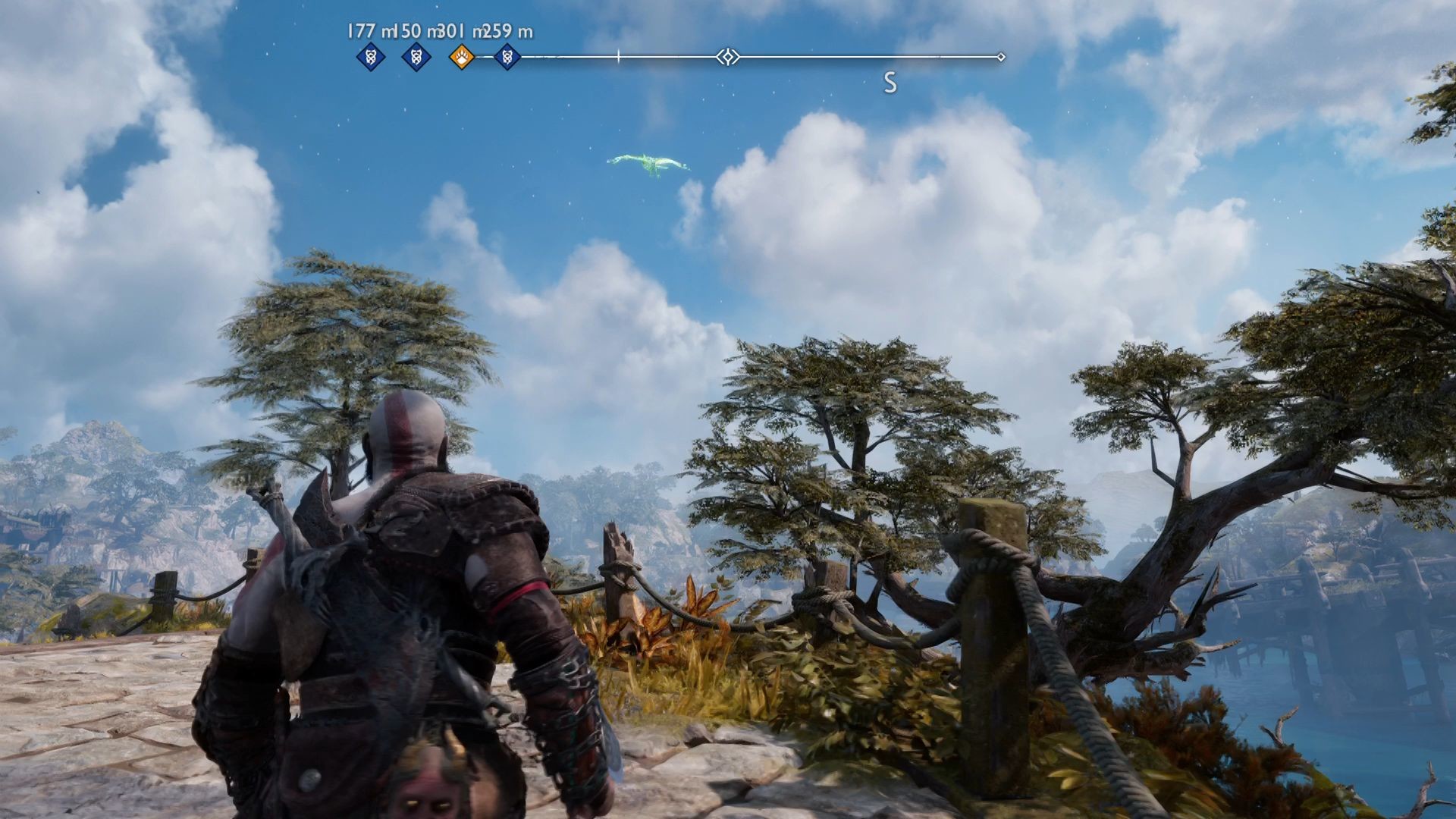Click the glowing green raven in the sky
Screen dimensions: 1456x819
point(651,163)
